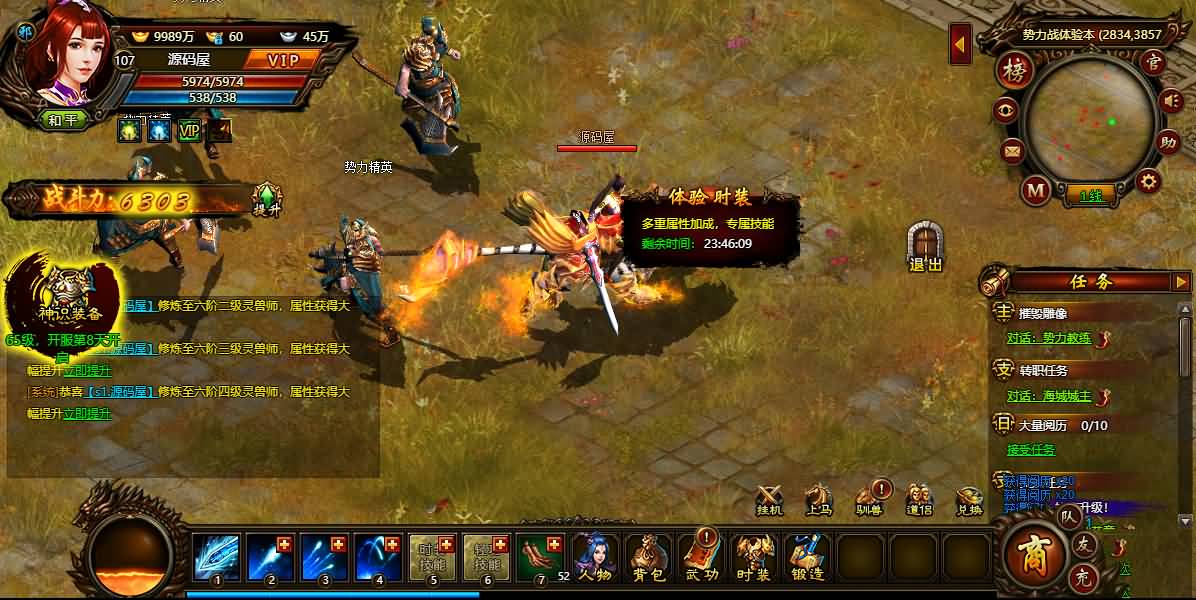Viewport: 1196px width, 600px height.
Task: Open the 人物 character panel
Action: pos(593,558)
